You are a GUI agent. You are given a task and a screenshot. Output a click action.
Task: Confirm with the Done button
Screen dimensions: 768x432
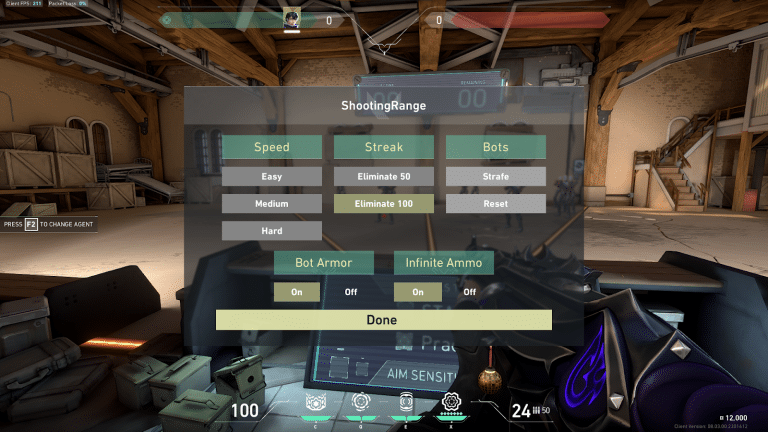[x=384, y=320]
